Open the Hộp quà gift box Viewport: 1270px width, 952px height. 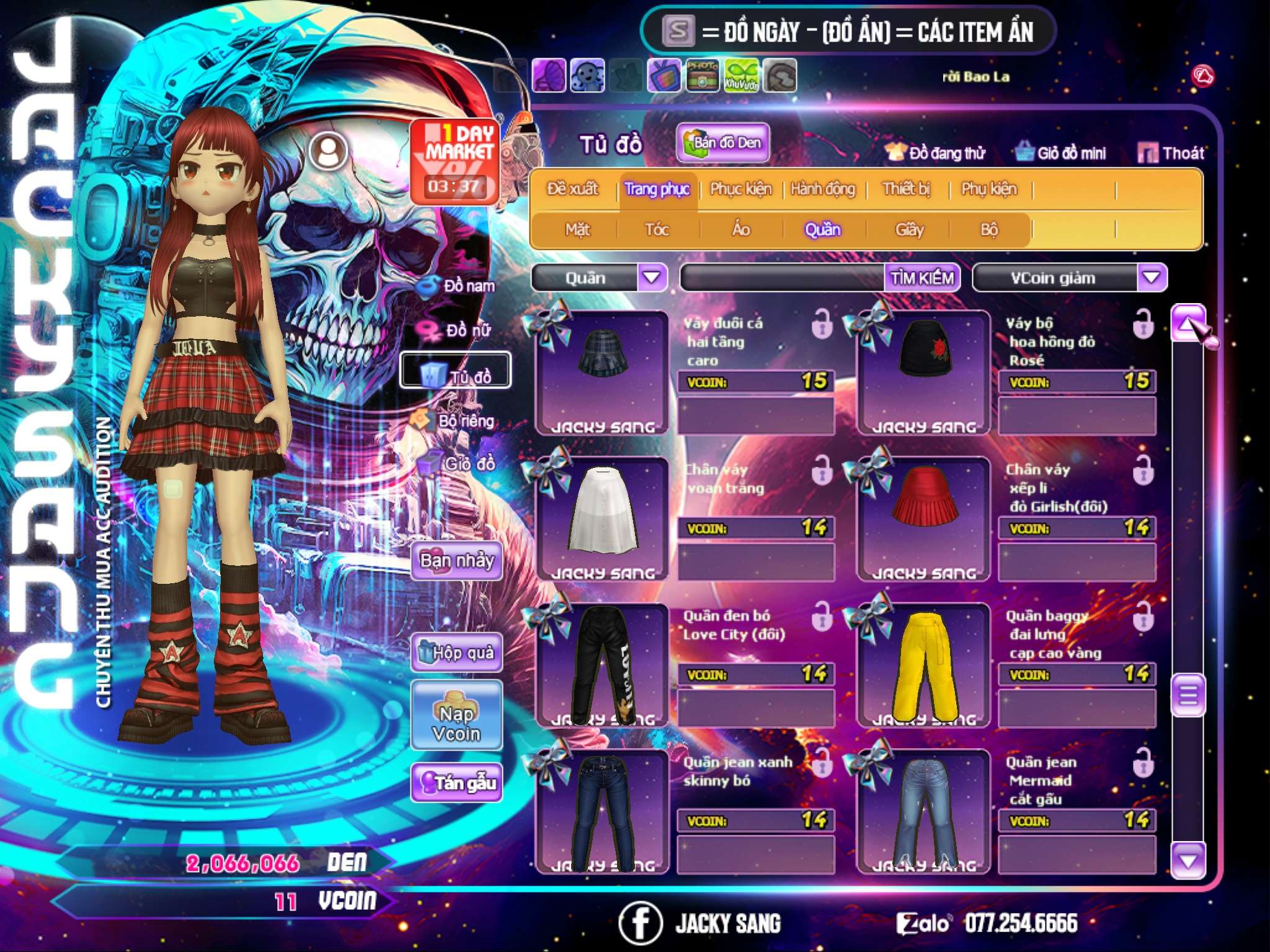pos(456,653)
